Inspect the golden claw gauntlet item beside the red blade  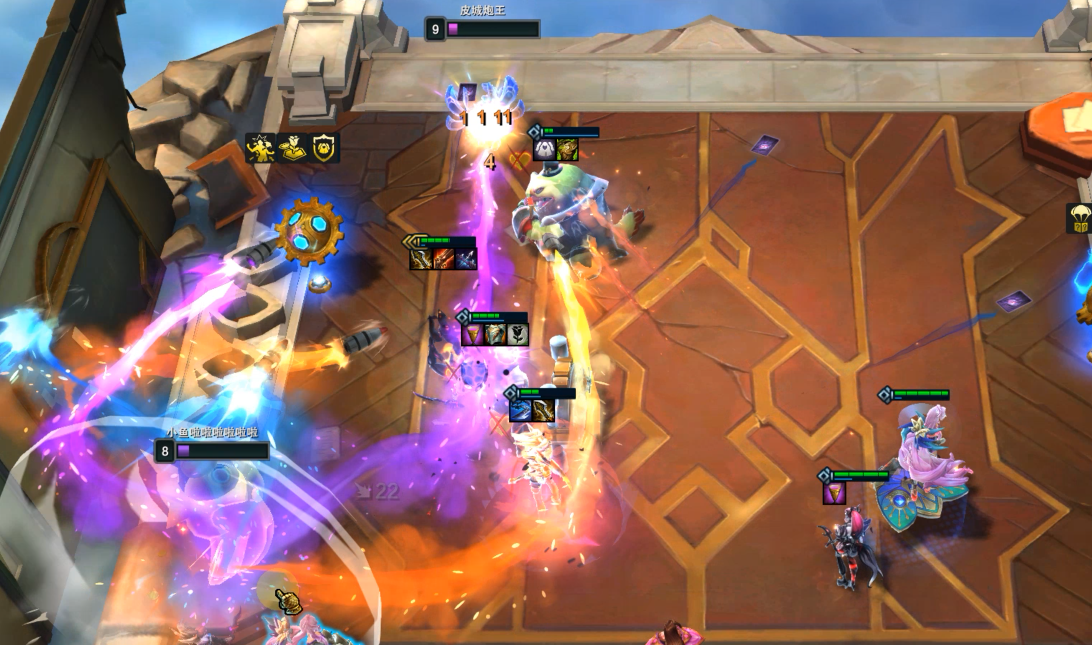pyautogui.click(x=420, y=260)
